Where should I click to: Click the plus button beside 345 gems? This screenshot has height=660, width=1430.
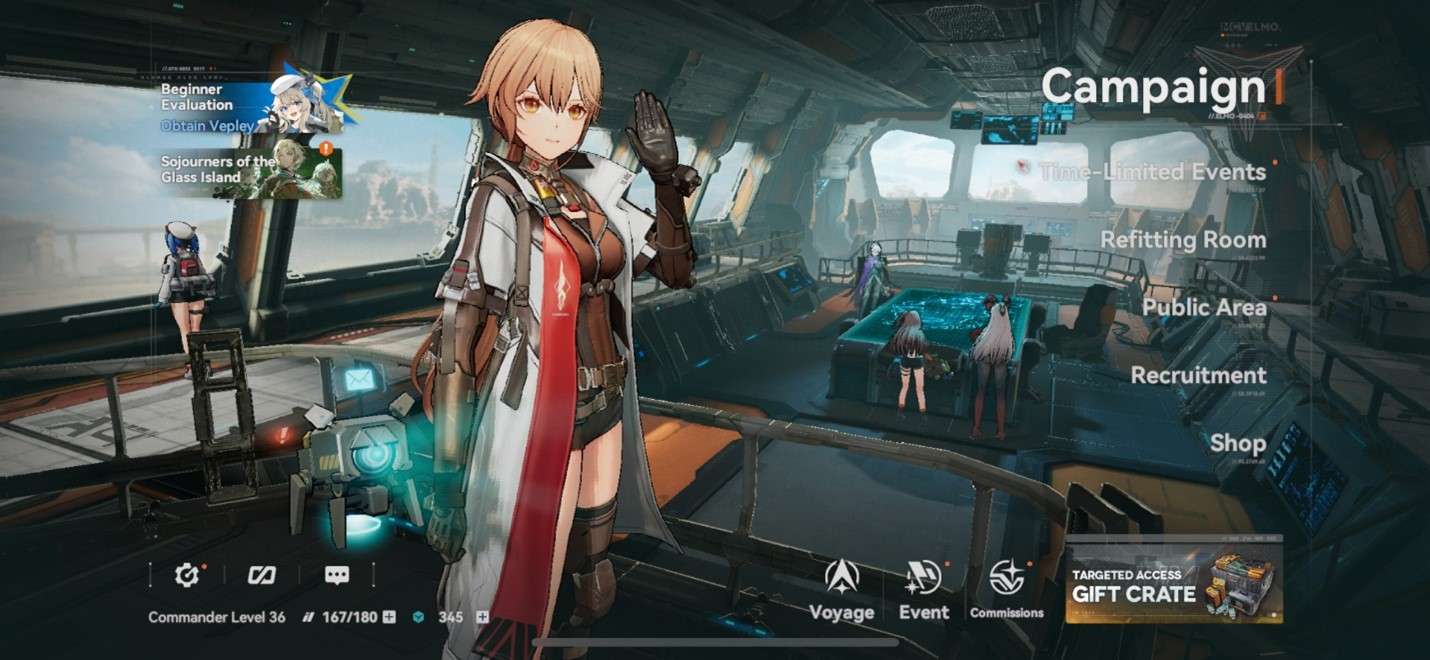click(482, 617)
